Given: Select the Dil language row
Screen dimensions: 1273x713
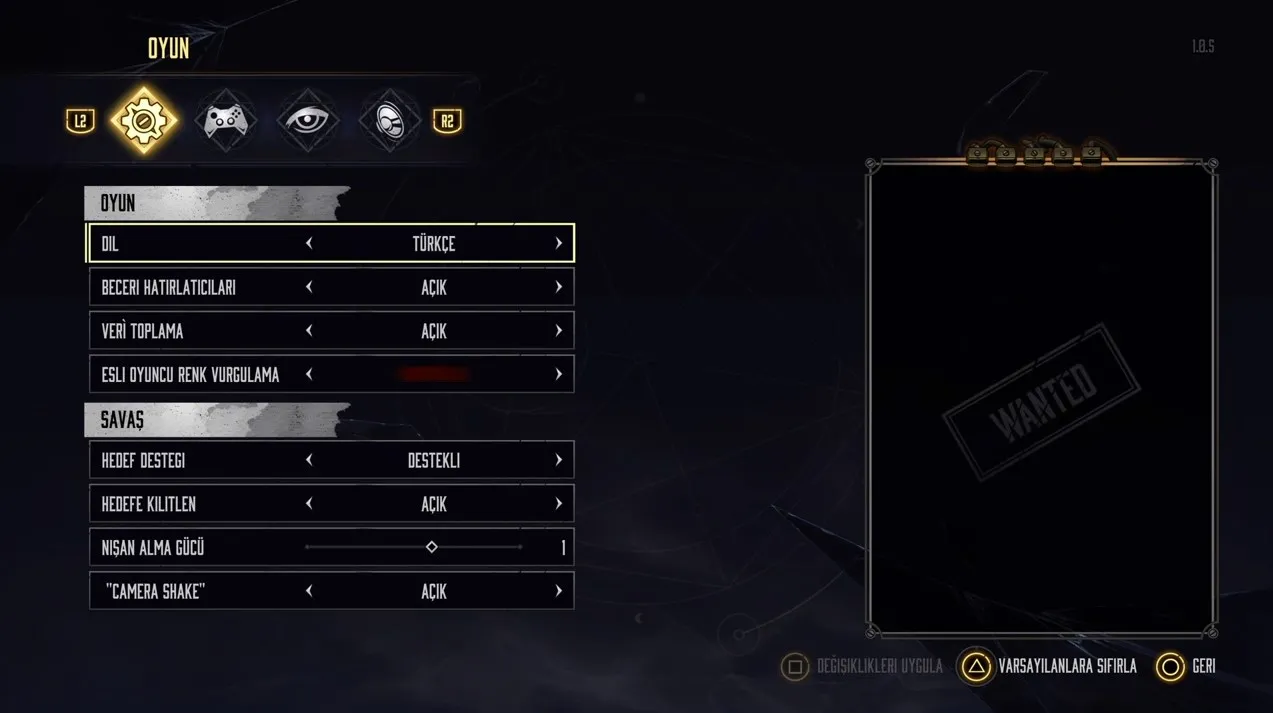Looking at the screenshot, I should (x=200, y=244).
